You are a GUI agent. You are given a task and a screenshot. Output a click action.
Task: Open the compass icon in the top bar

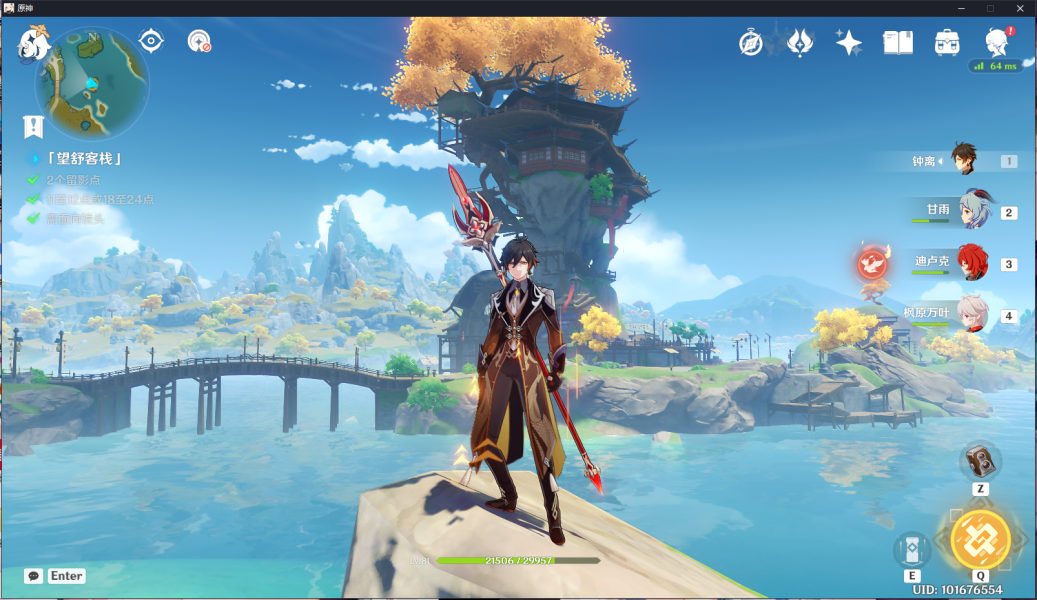click(x=751, y=42)
